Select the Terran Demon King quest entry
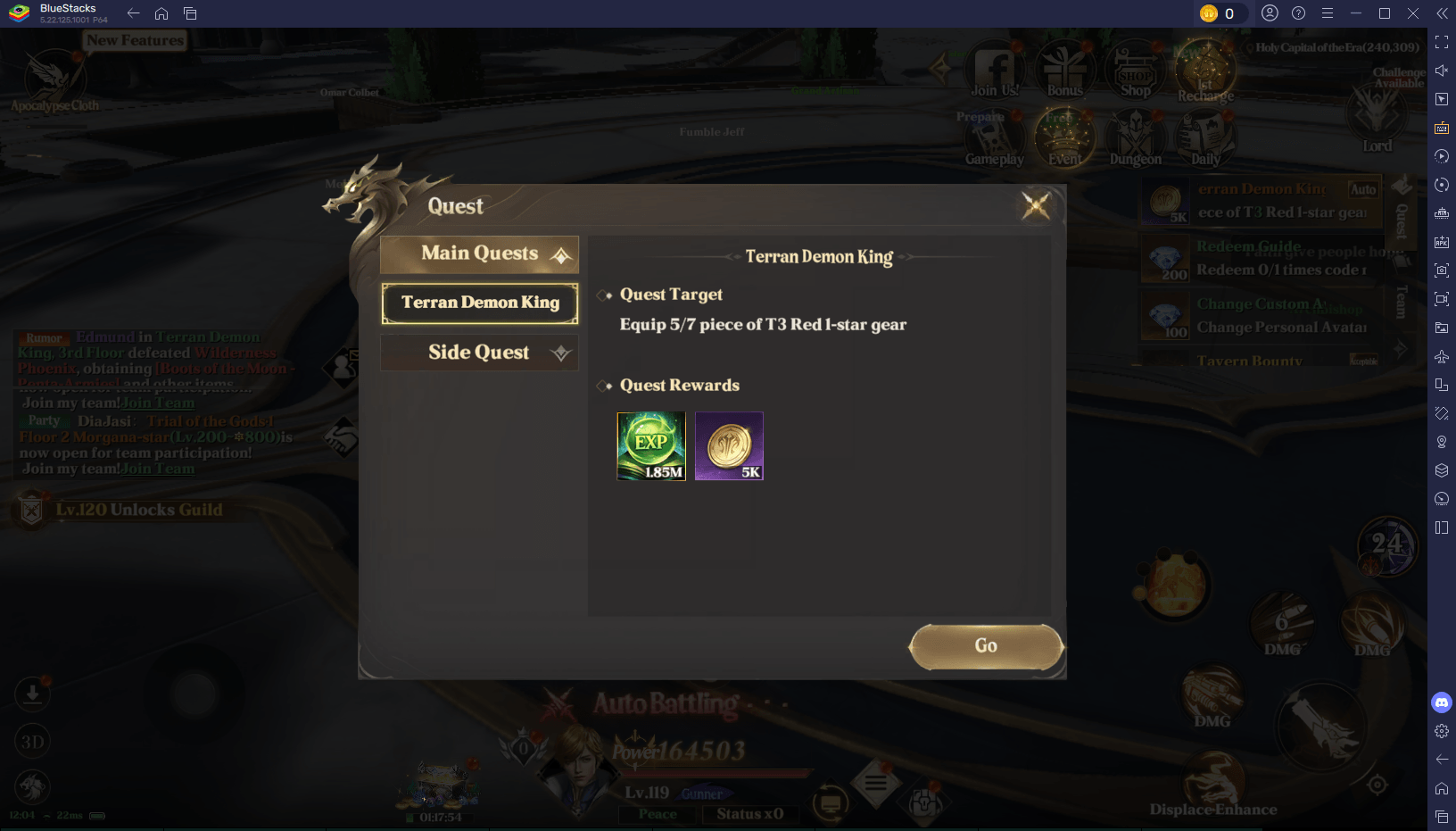 pyautogui.click(x=479, y=303)
